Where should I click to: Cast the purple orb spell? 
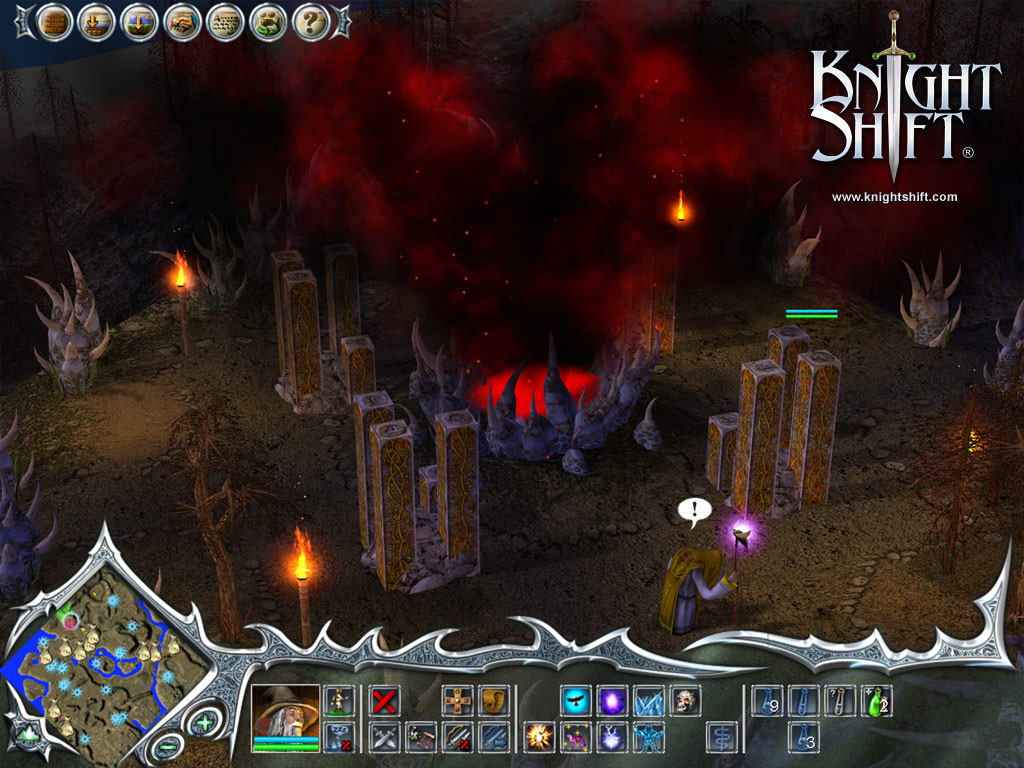pyautogui.click(x=611, y=700)
